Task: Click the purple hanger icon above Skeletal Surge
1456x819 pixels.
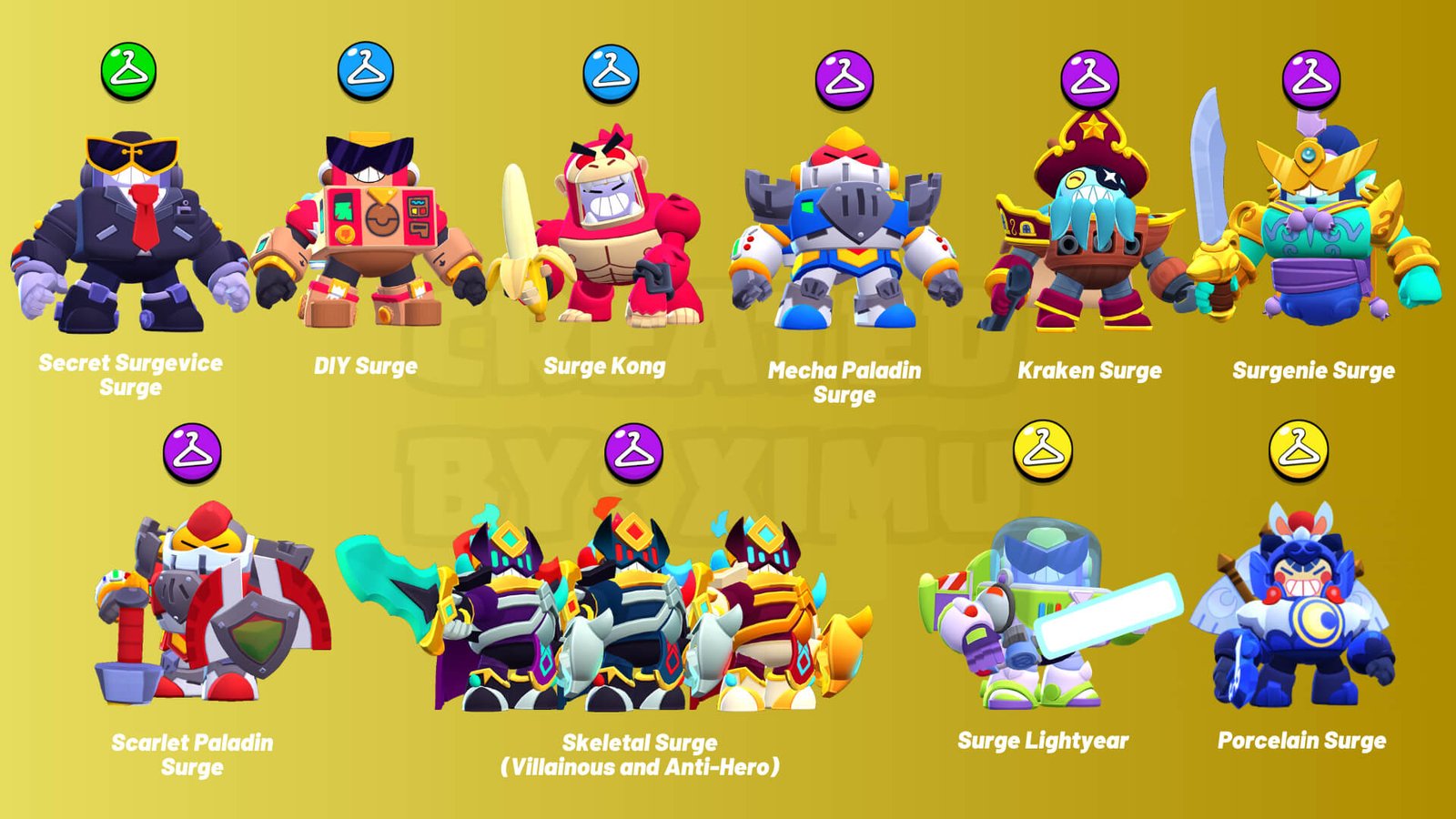Action: (633, 451)
